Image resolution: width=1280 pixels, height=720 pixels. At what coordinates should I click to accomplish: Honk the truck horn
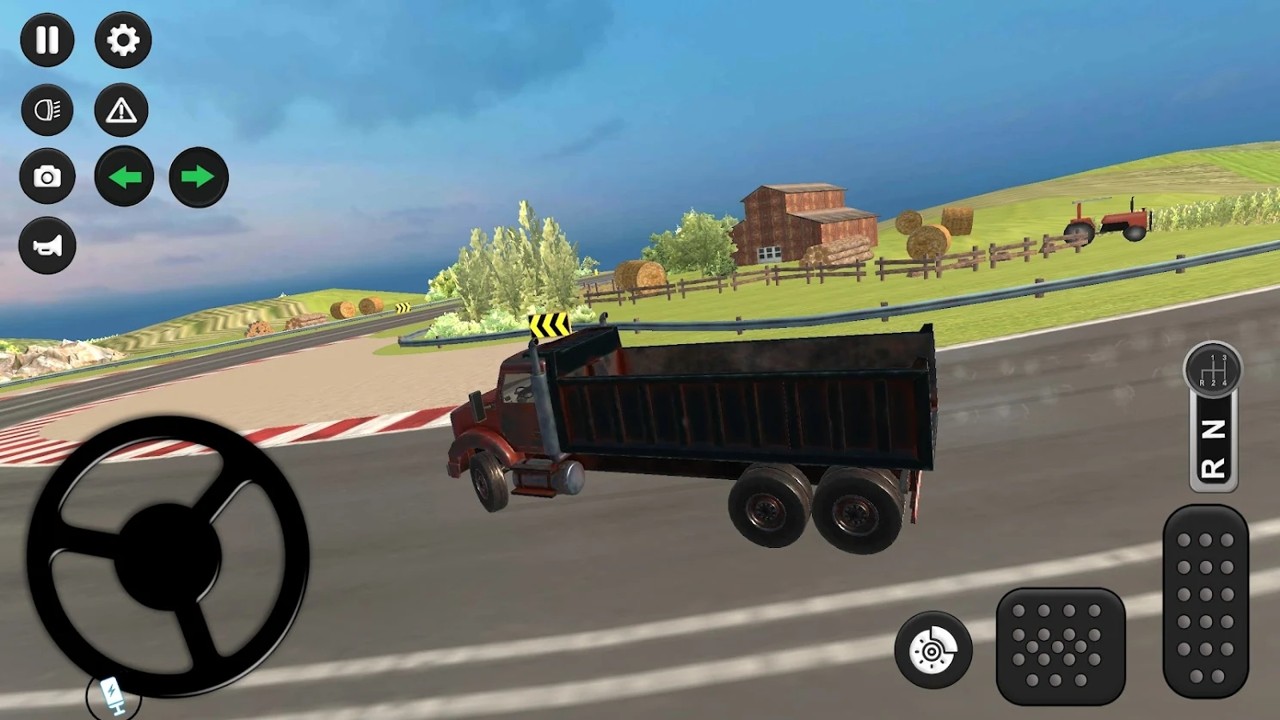(46, 245)
